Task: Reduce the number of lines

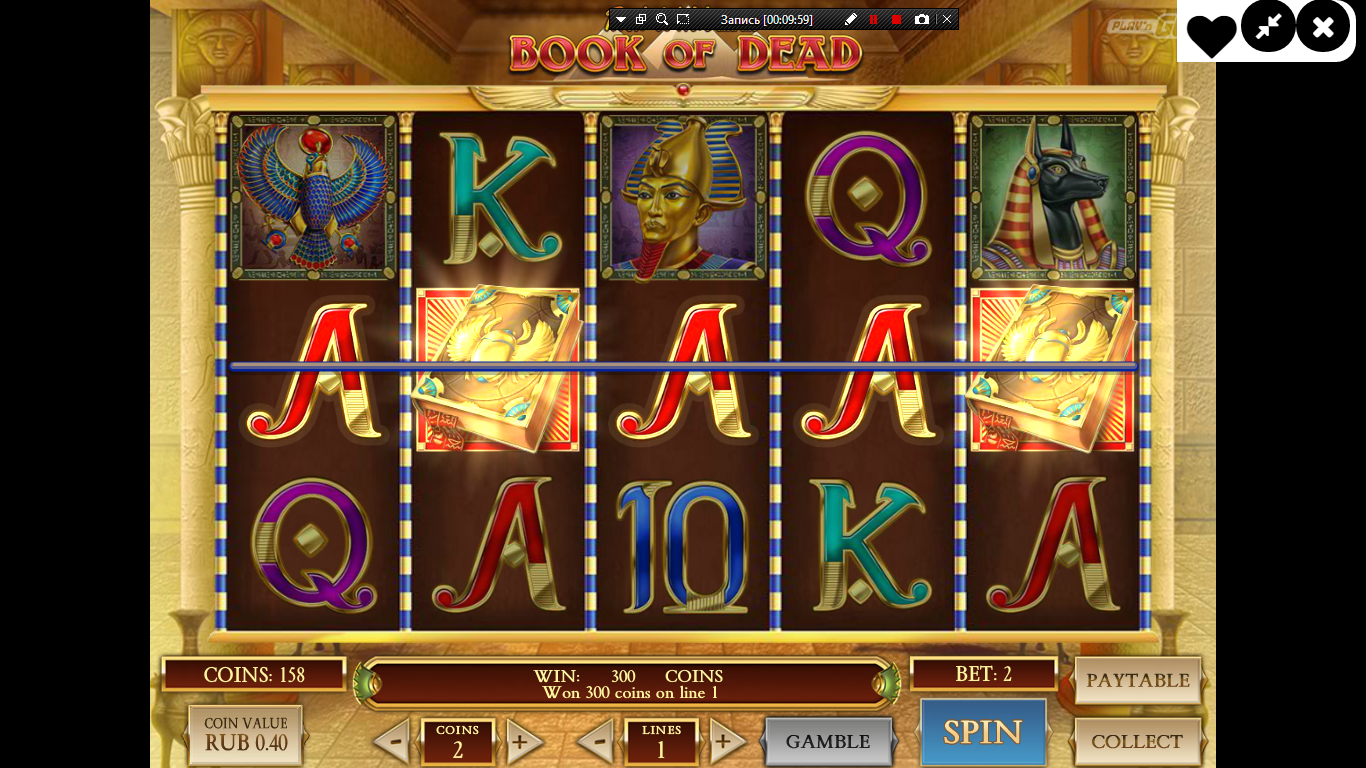Action: (596, 742)
